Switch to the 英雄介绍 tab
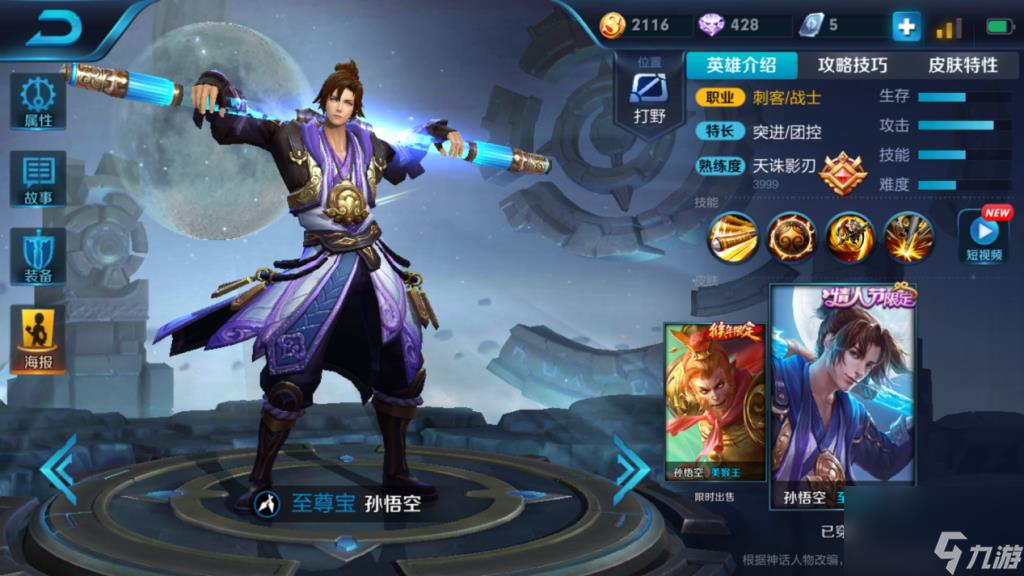This screenshot has height=576, width=1024. coord(741,65)
